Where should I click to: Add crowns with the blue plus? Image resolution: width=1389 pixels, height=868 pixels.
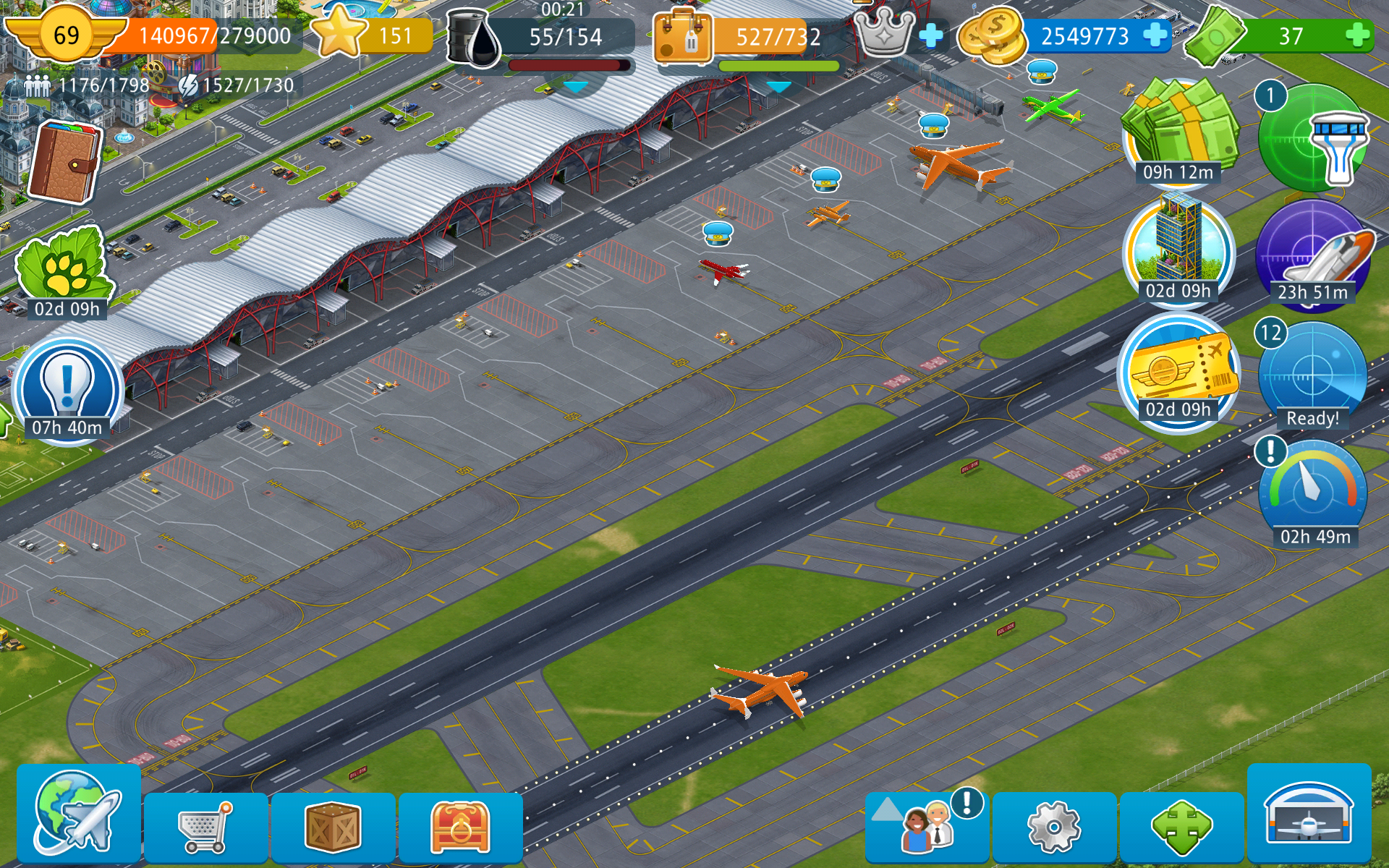click(x=931, y=35)
